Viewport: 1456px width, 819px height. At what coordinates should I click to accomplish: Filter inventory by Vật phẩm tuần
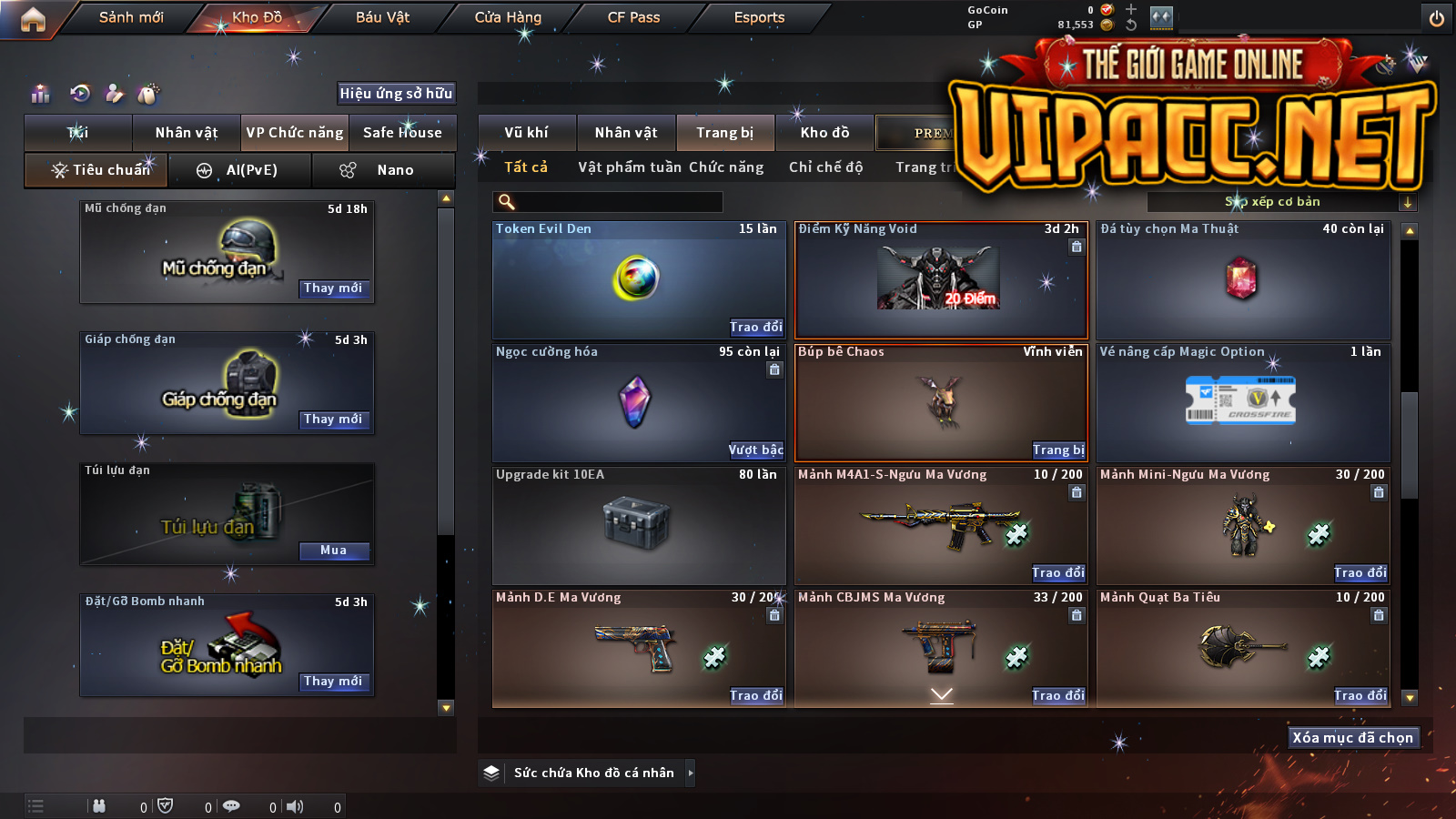[630, 167]
